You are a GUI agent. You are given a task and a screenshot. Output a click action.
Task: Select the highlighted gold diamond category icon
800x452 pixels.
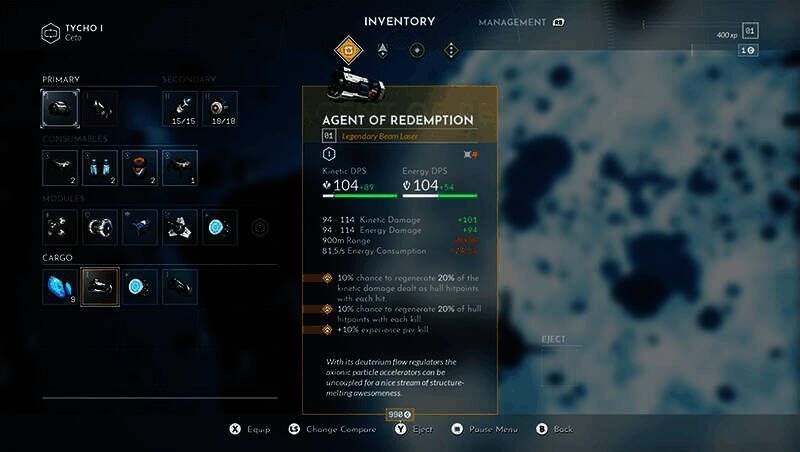348,49
